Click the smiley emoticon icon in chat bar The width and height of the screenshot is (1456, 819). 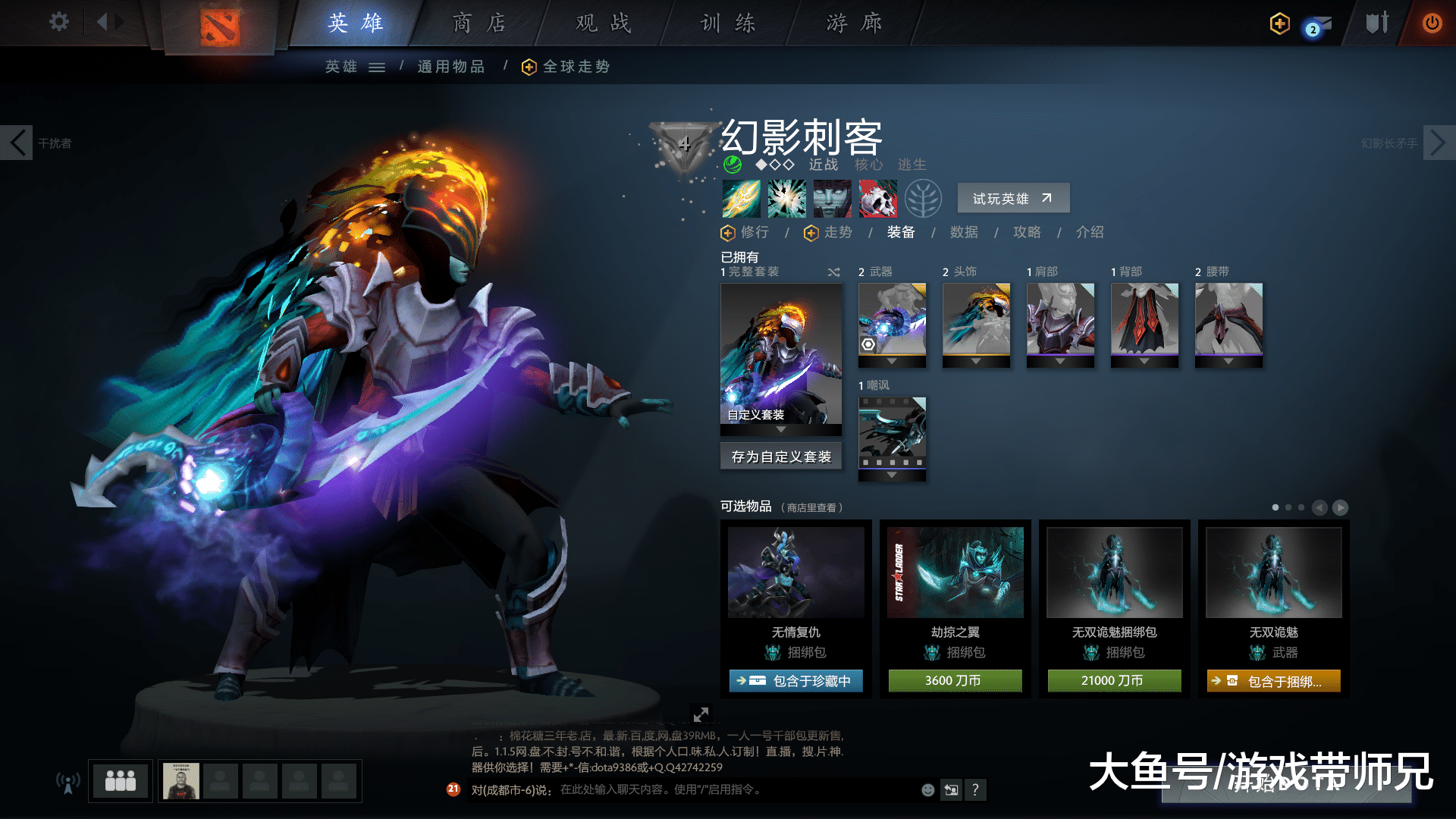click(927, 789)
